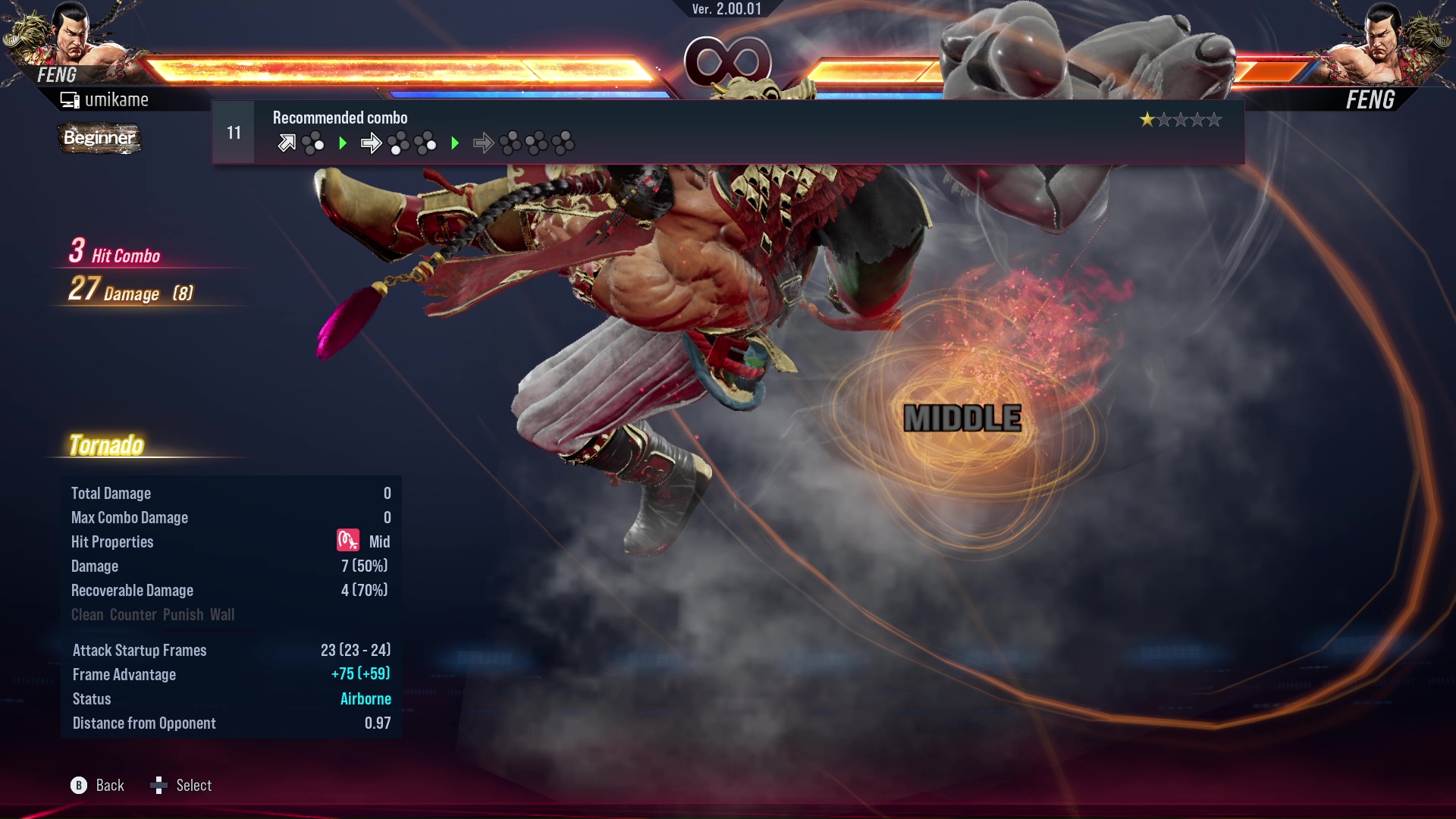Screen dimensions: 1456x819
Task: Select the forward arrow input in the combo notation
Action: [372, 143]
